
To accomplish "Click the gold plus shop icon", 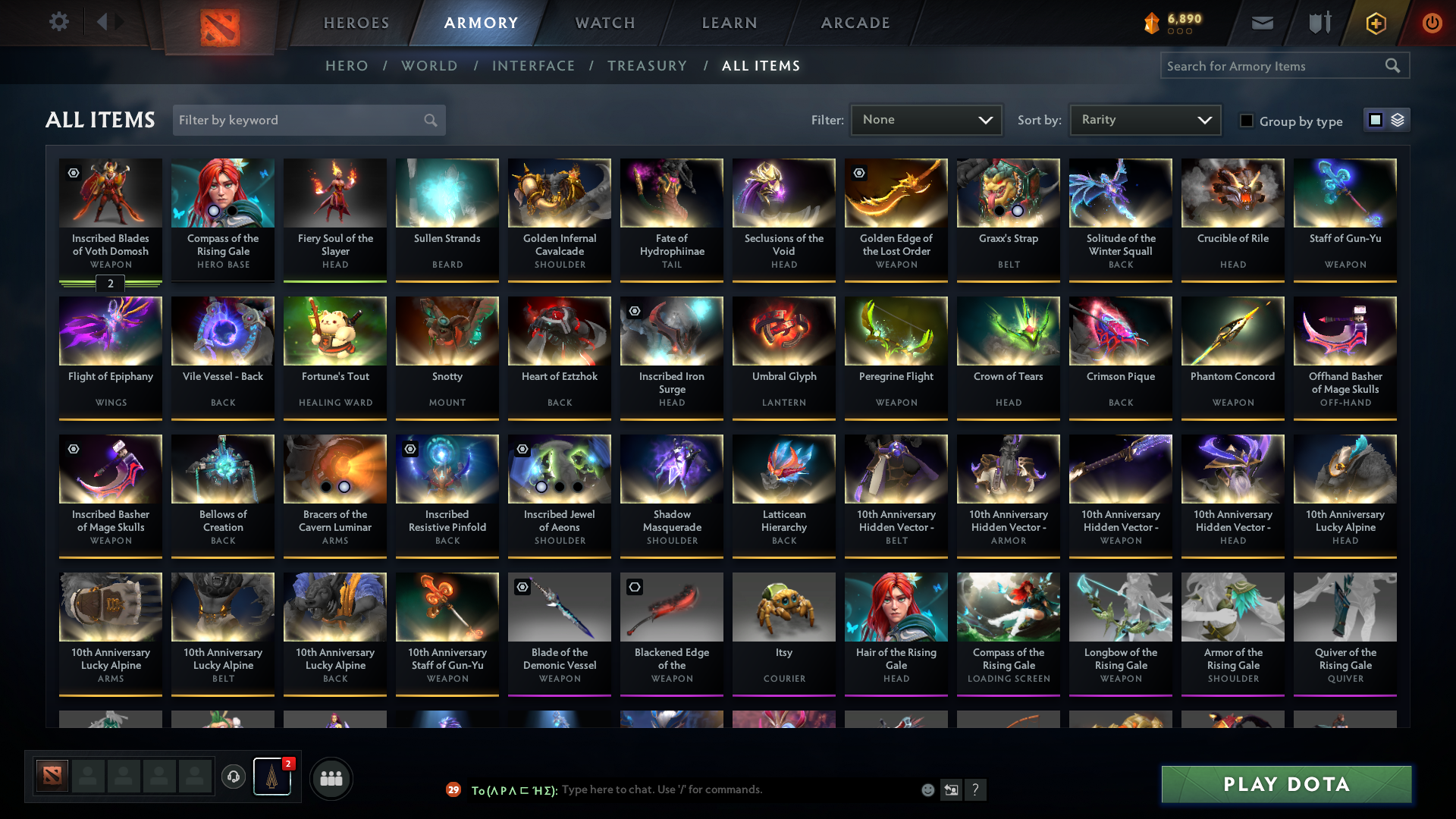I will click(x=1375, y=22).
